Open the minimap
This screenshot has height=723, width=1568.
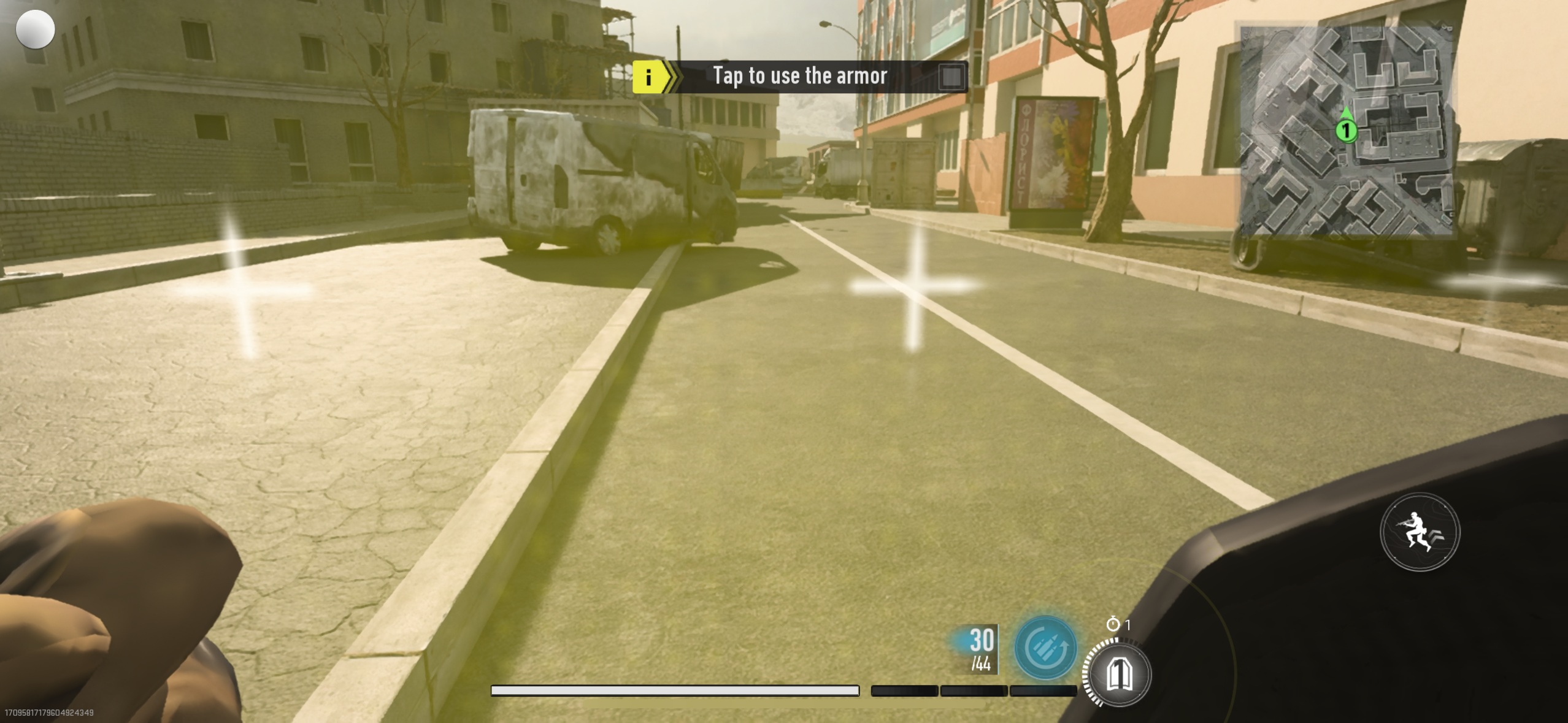click(1346, 130)
